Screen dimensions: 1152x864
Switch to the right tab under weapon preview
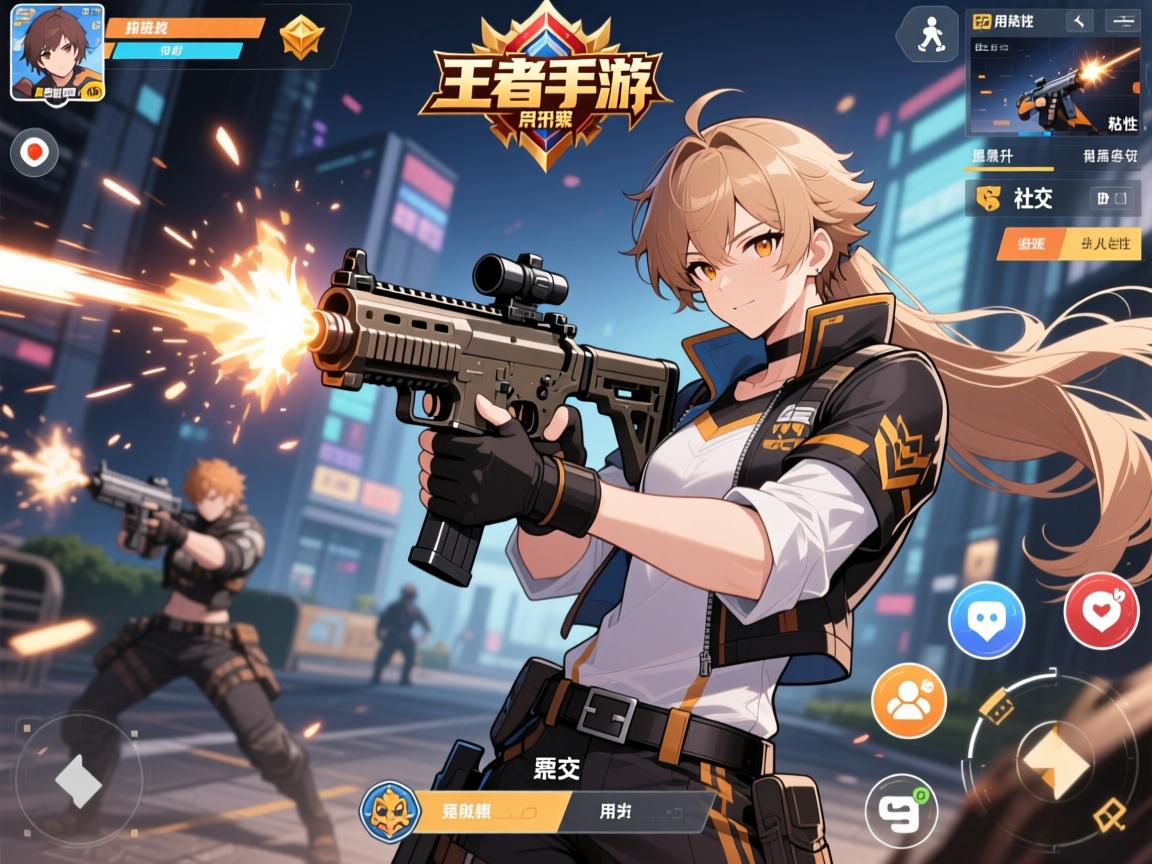click(x=1109, y=156)
